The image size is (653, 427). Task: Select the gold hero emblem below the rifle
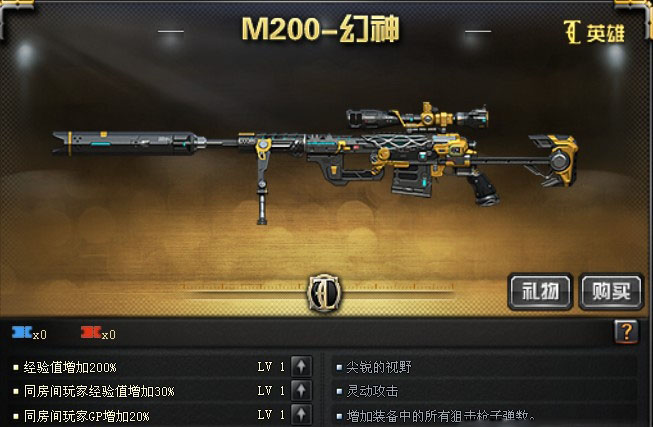325,292
